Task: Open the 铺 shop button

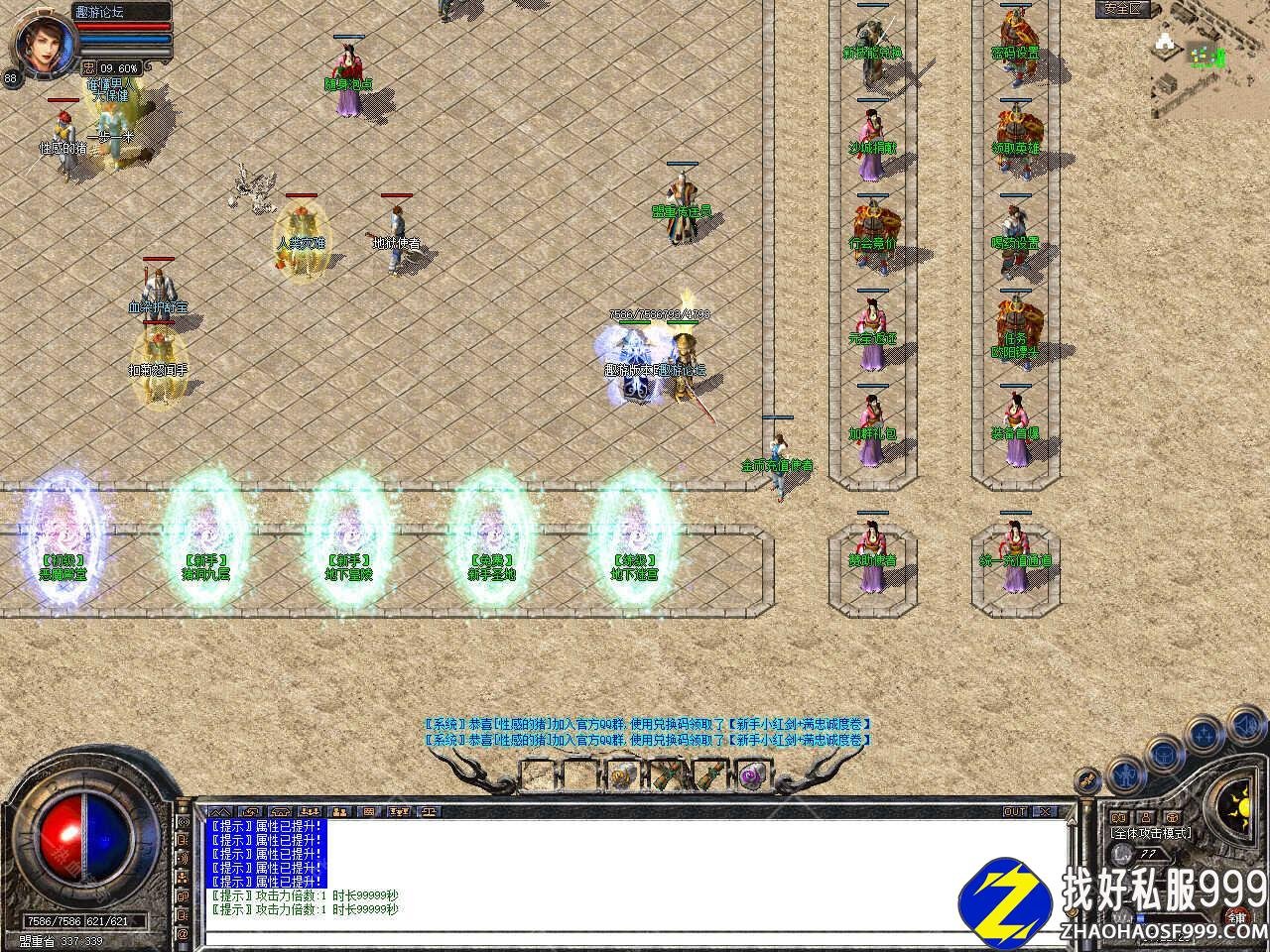Action: tap(1237, 916)
